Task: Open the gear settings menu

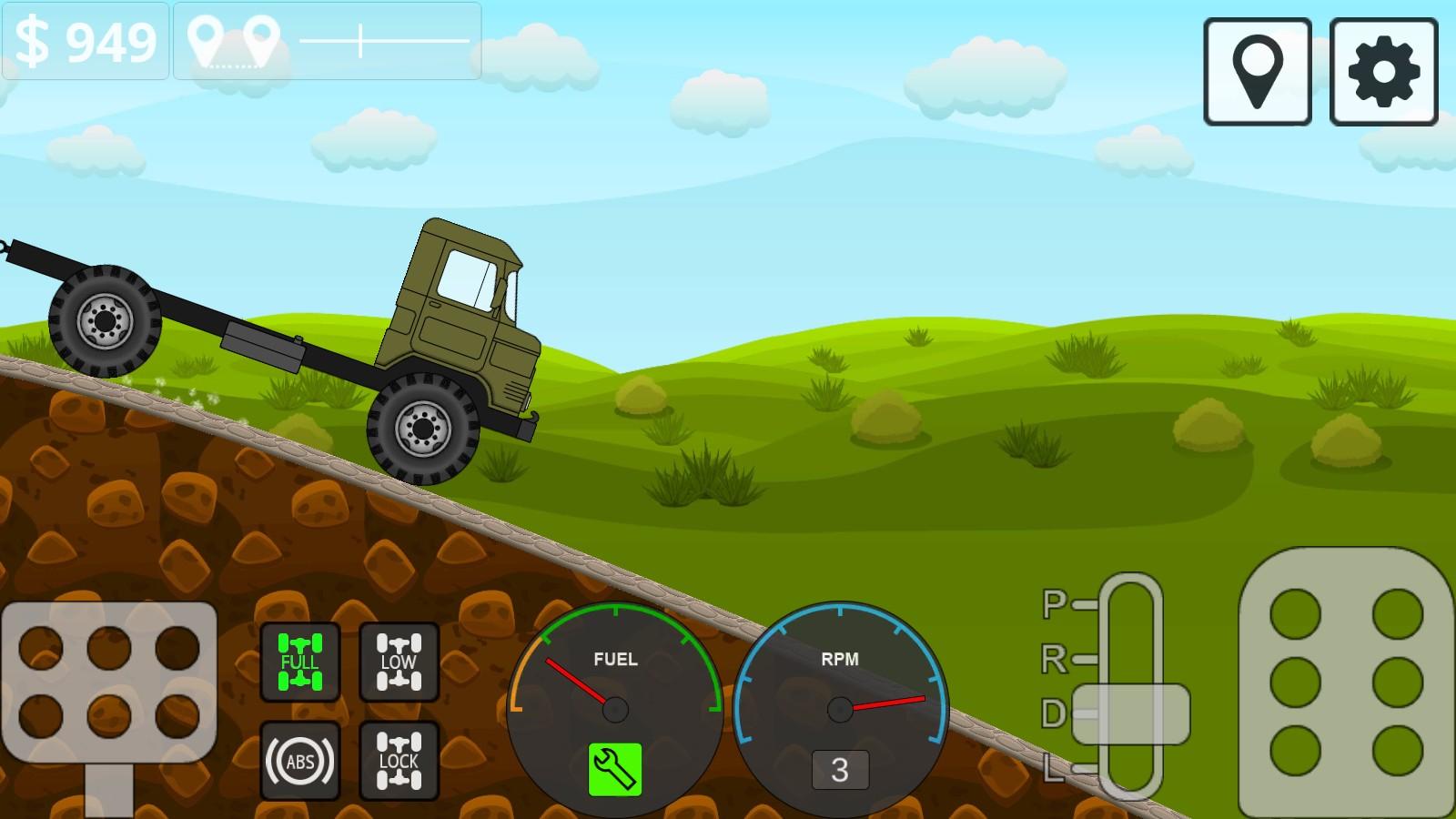Action: coord(1383,71)
